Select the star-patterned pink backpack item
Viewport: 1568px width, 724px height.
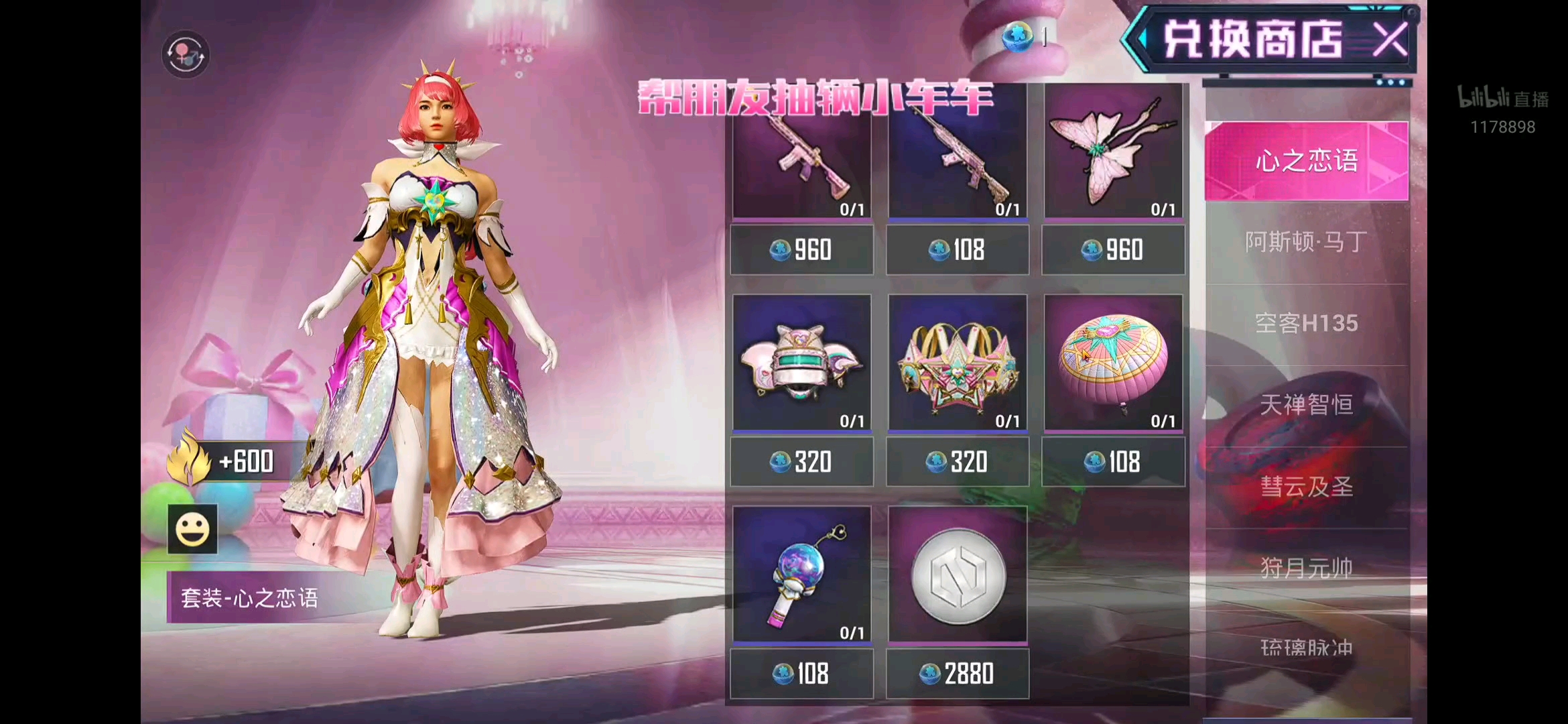[x=958, y=362]
